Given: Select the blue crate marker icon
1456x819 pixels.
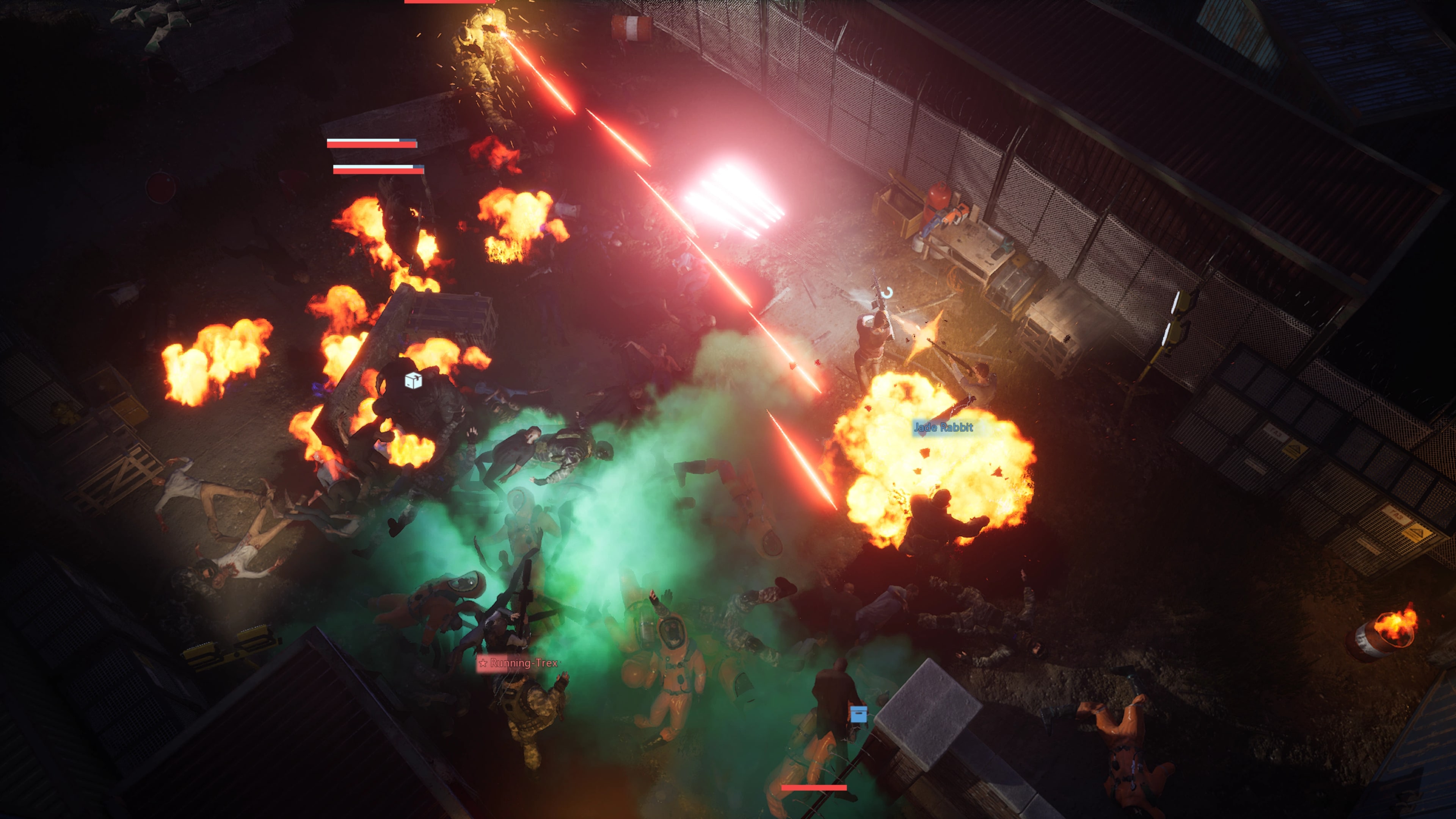Looking at the screenshot, I should click(x=858, y=714).
